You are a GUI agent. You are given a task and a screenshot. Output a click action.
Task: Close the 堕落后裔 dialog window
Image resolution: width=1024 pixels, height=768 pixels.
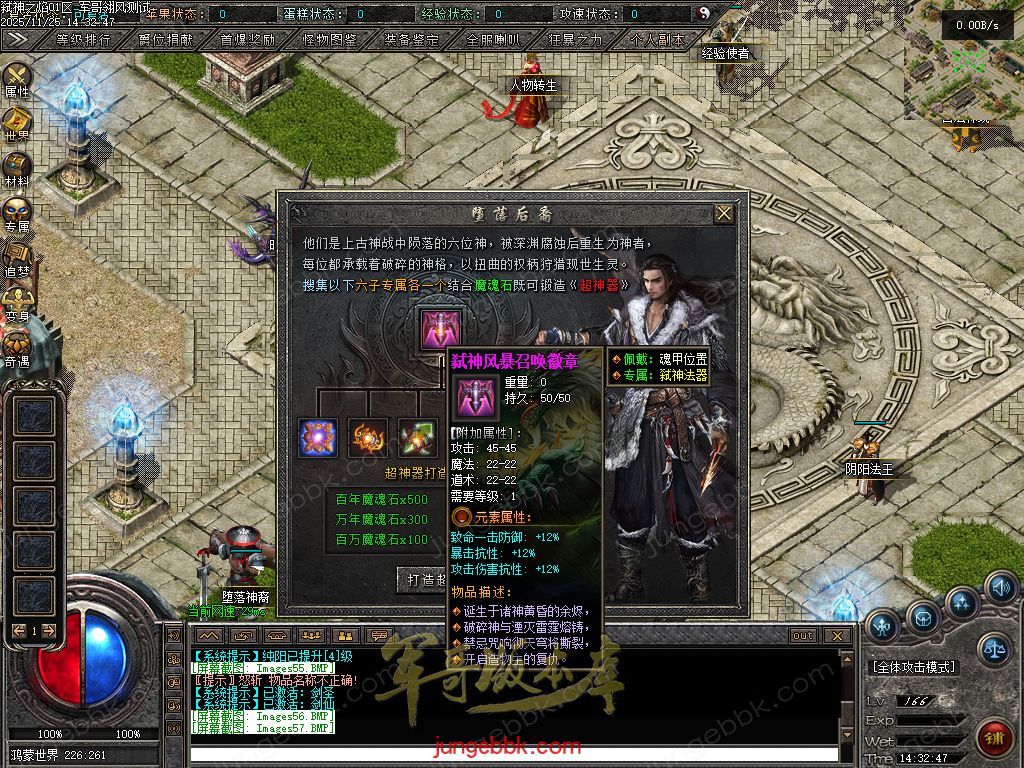coord(724,213)
